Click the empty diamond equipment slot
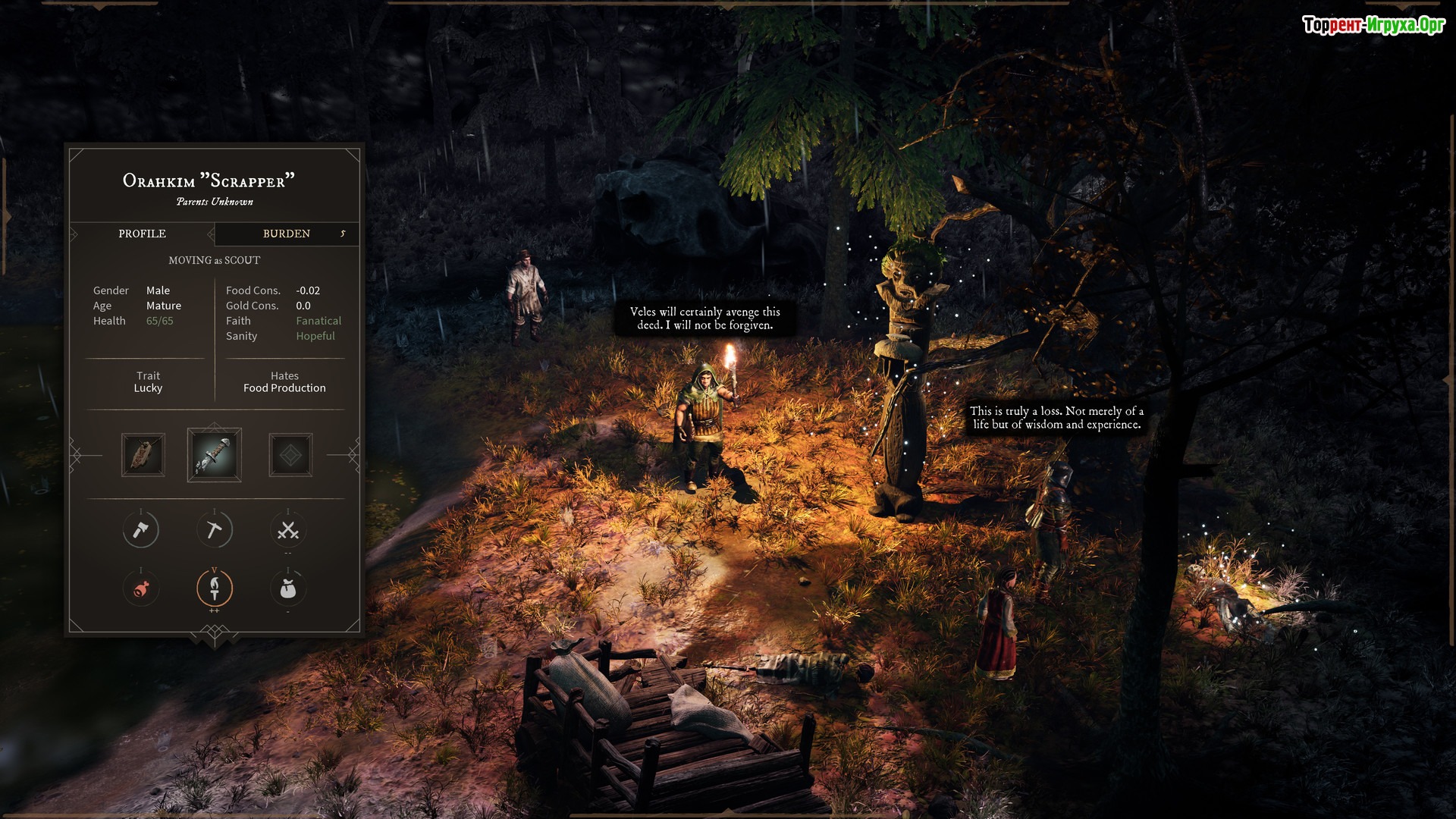This screenshot has height=819, width=1456. [x=290, y=455]
